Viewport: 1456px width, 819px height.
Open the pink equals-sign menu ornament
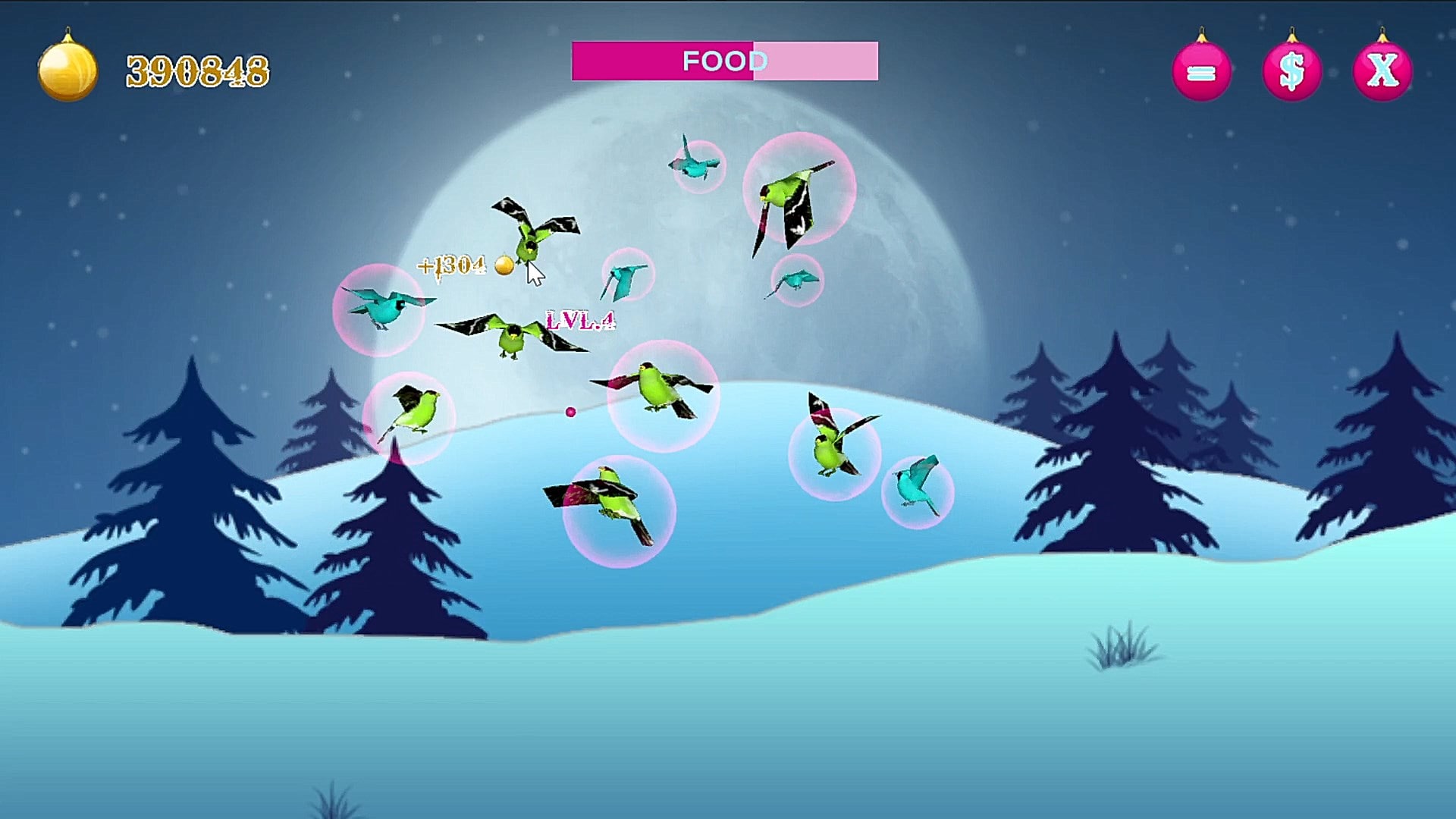[1201, 72]
